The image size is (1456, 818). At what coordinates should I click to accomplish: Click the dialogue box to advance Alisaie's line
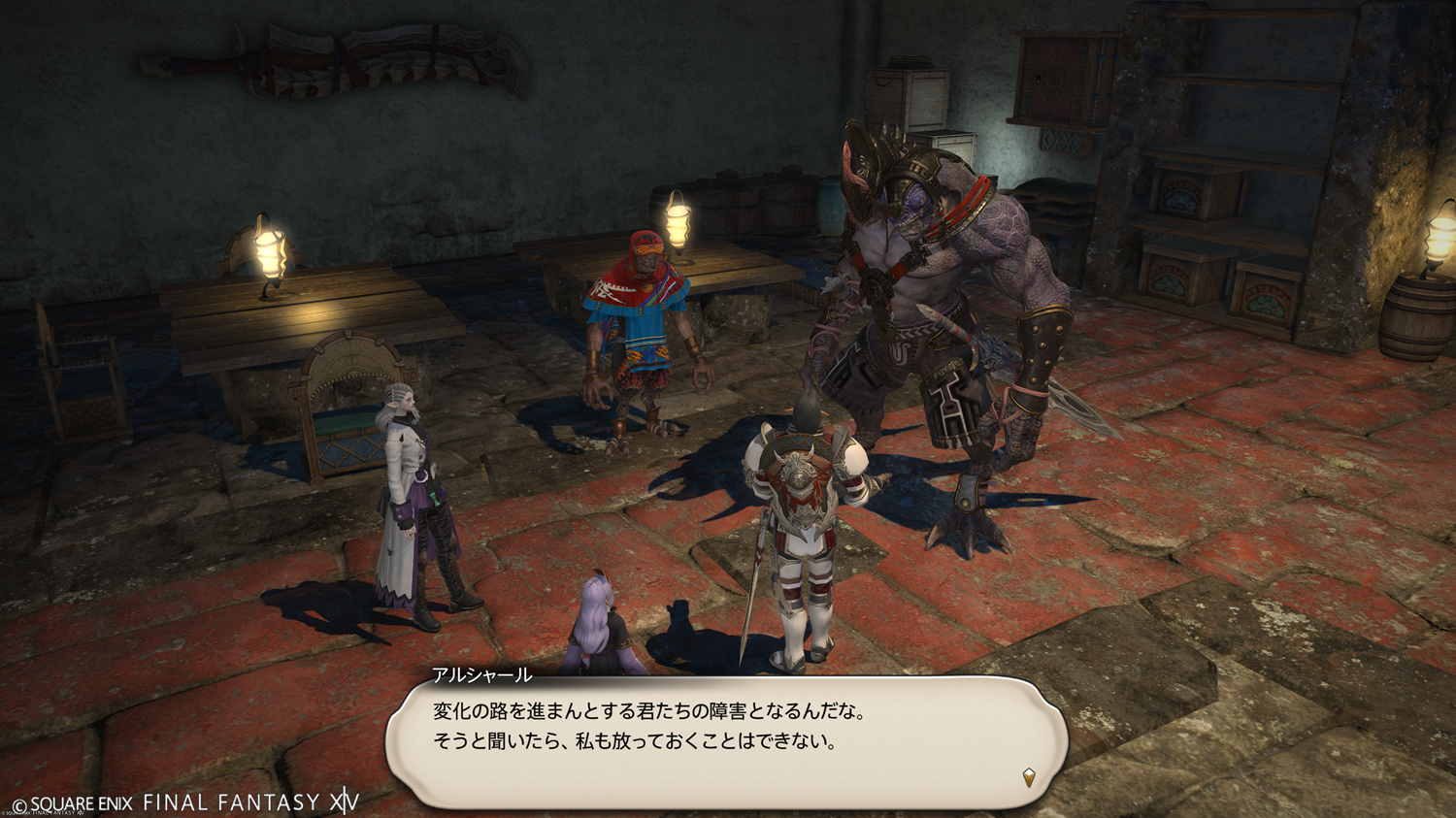pyautogui.click(x=726, y=739)
